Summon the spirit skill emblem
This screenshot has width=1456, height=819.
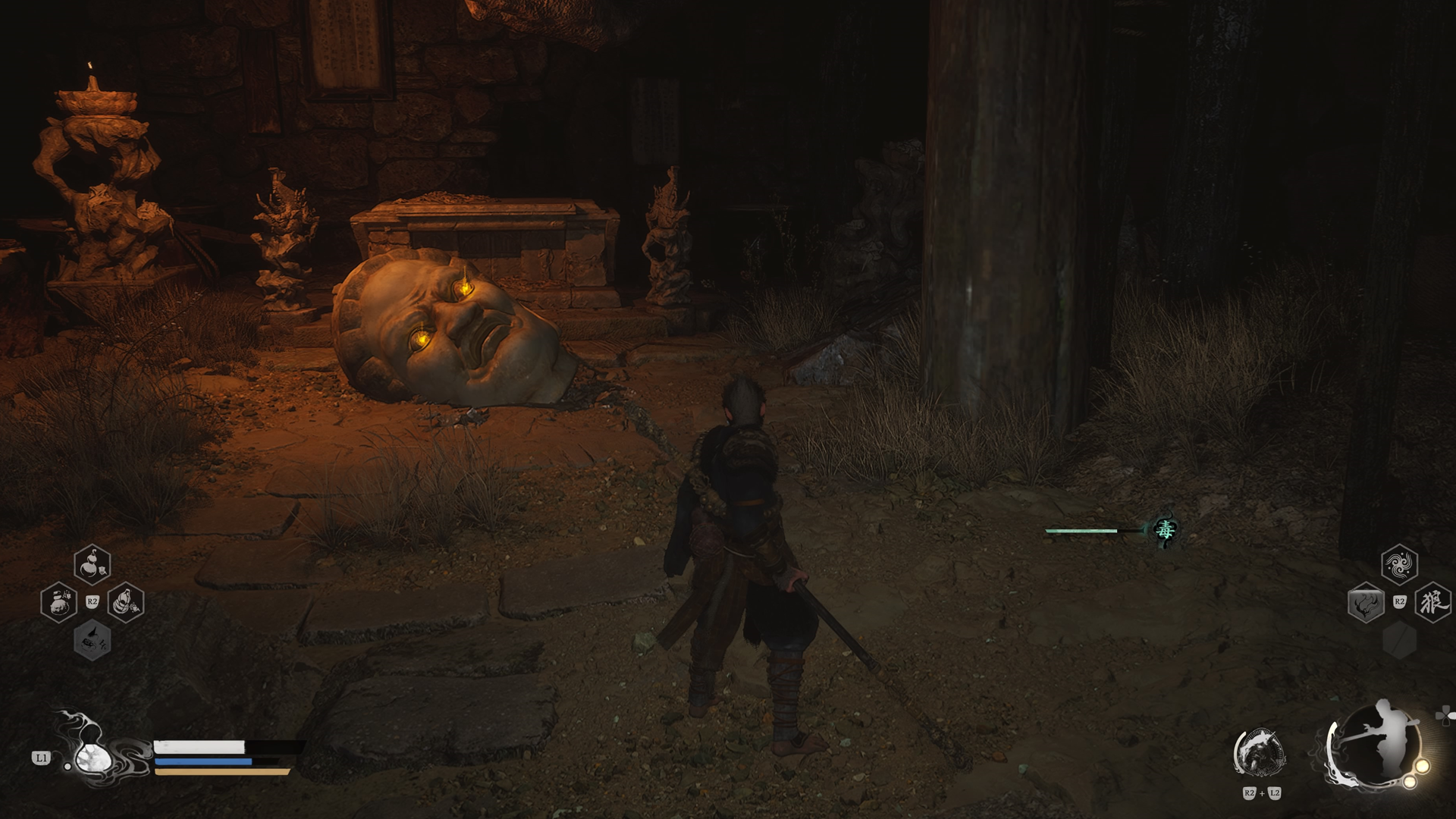pyautogui.click(x=1260, y=753)
